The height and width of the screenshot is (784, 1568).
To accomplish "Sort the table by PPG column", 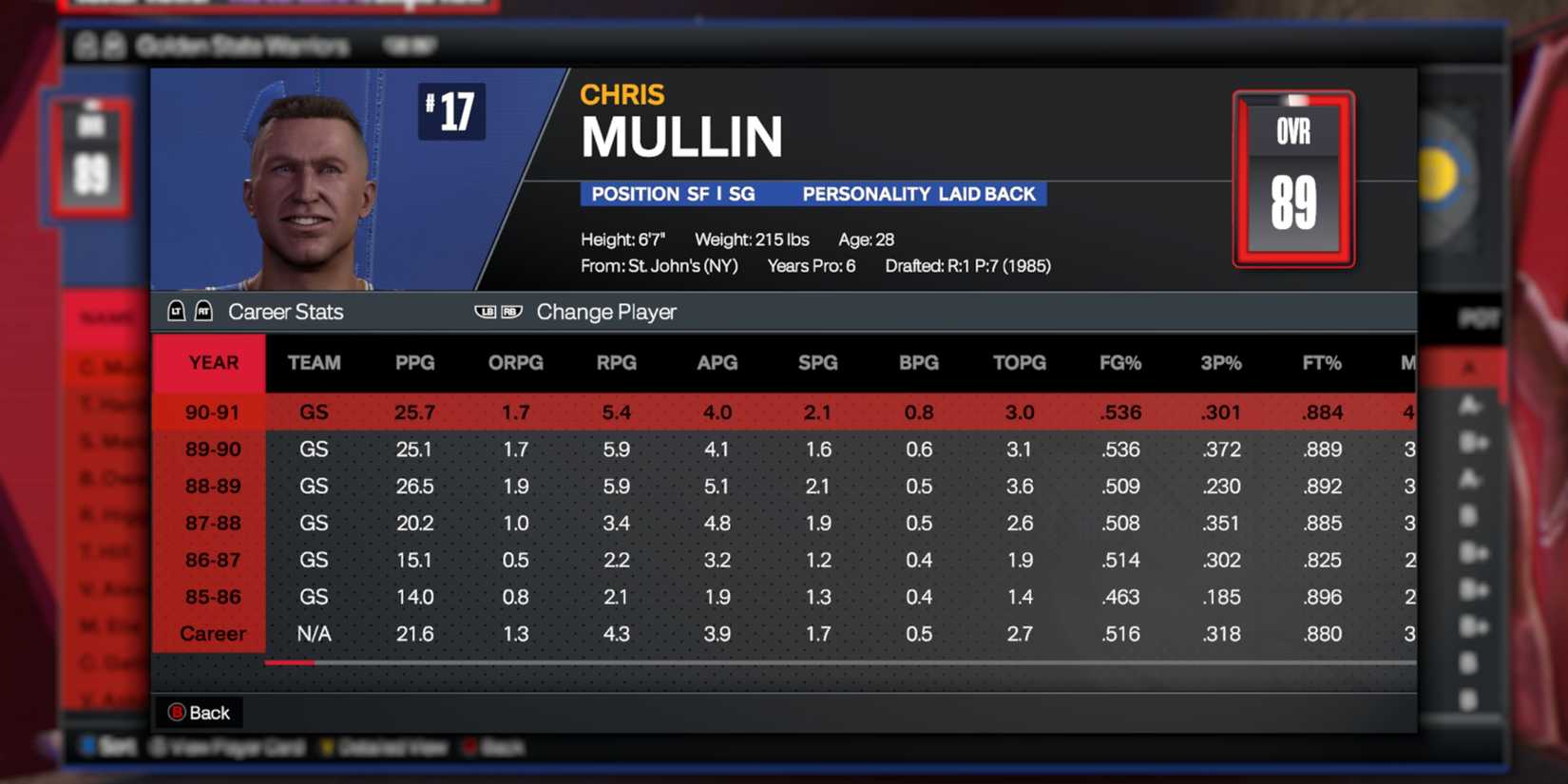I will tap(414, 362).
